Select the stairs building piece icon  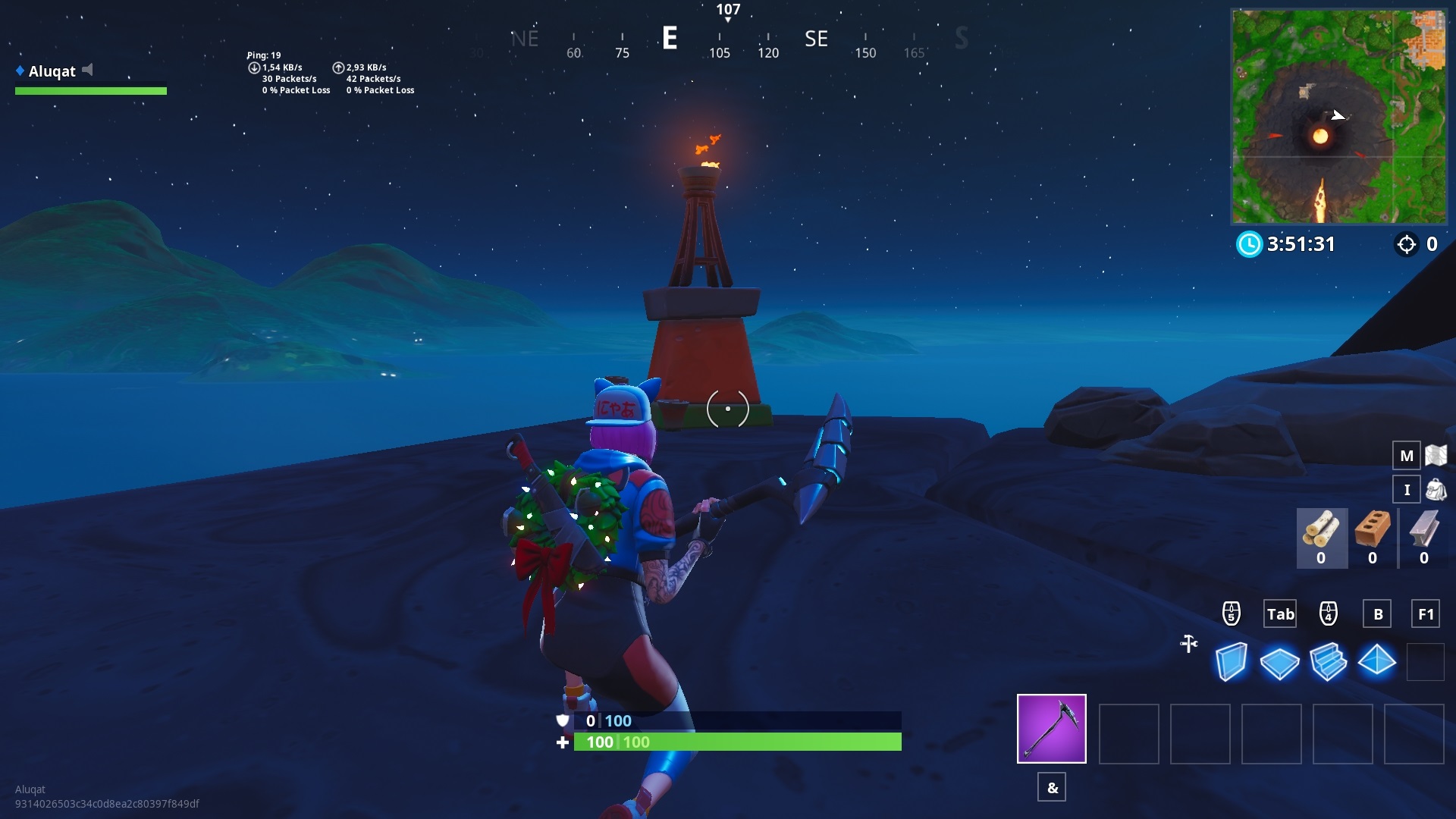click(x=1329, y=662)
